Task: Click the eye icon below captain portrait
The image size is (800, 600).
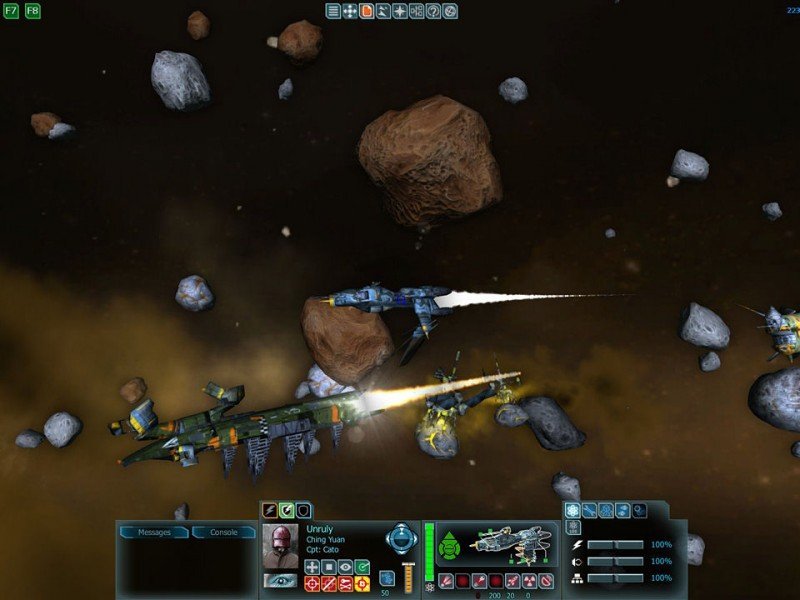Action: point(279,580)
